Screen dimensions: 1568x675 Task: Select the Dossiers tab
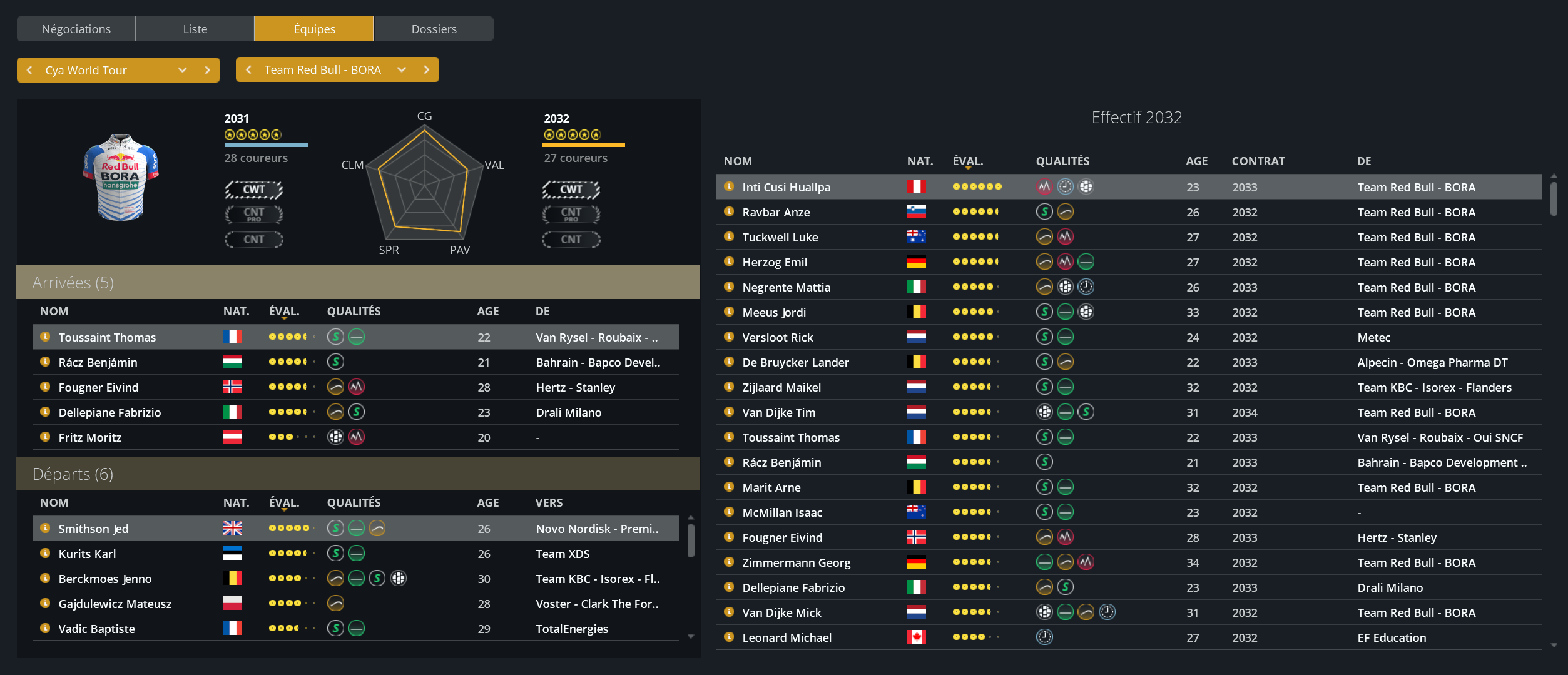434,29
